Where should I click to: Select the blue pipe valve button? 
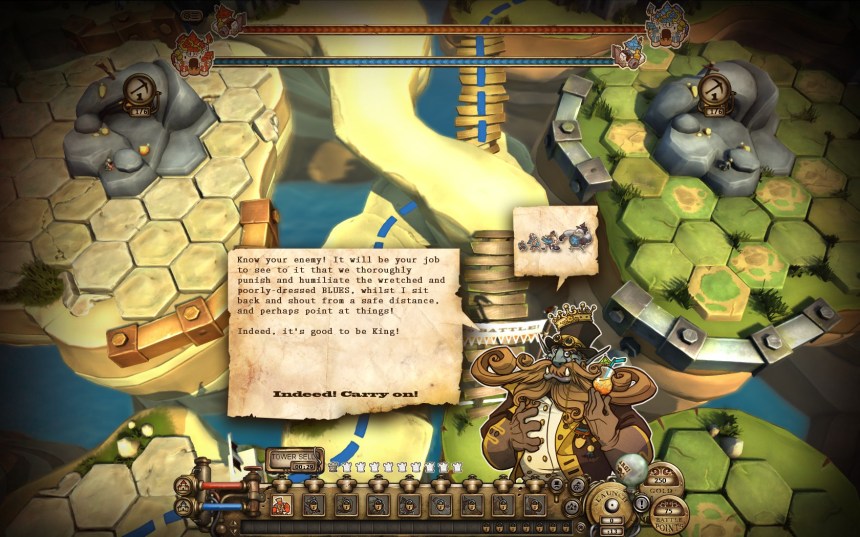(x=184, y=507)
